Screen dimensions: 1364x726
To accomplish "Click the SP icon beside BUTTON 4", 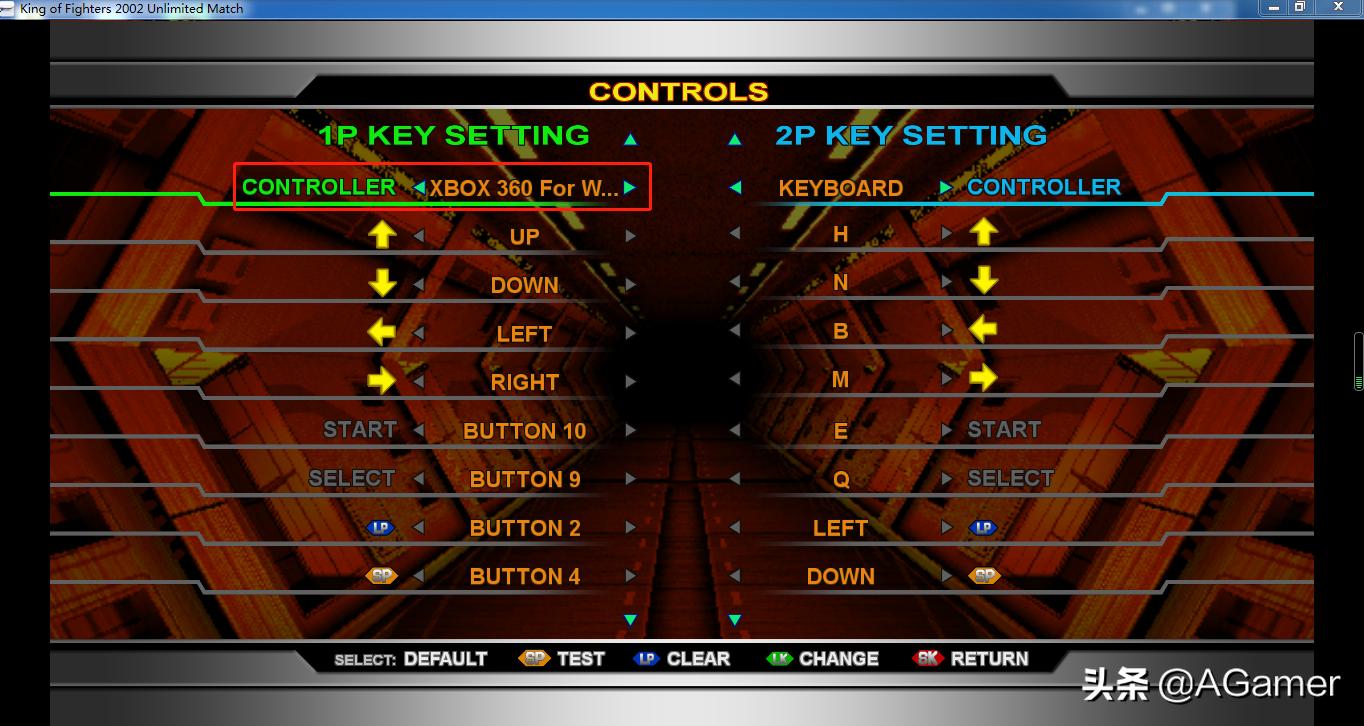I will [x=383, y=574].
